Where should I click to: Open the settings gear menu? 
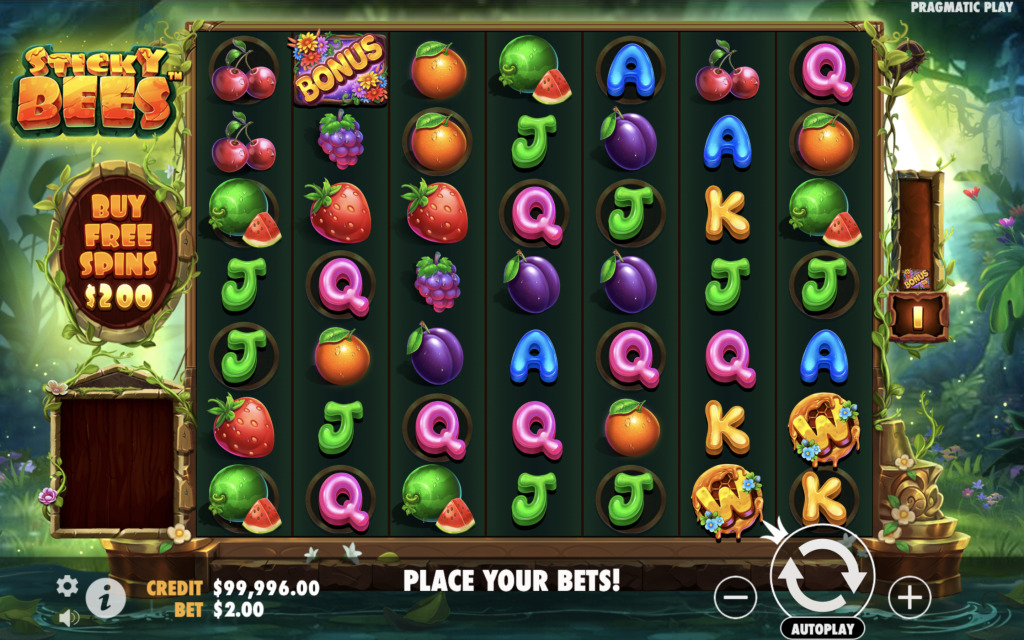coord(67,586)
